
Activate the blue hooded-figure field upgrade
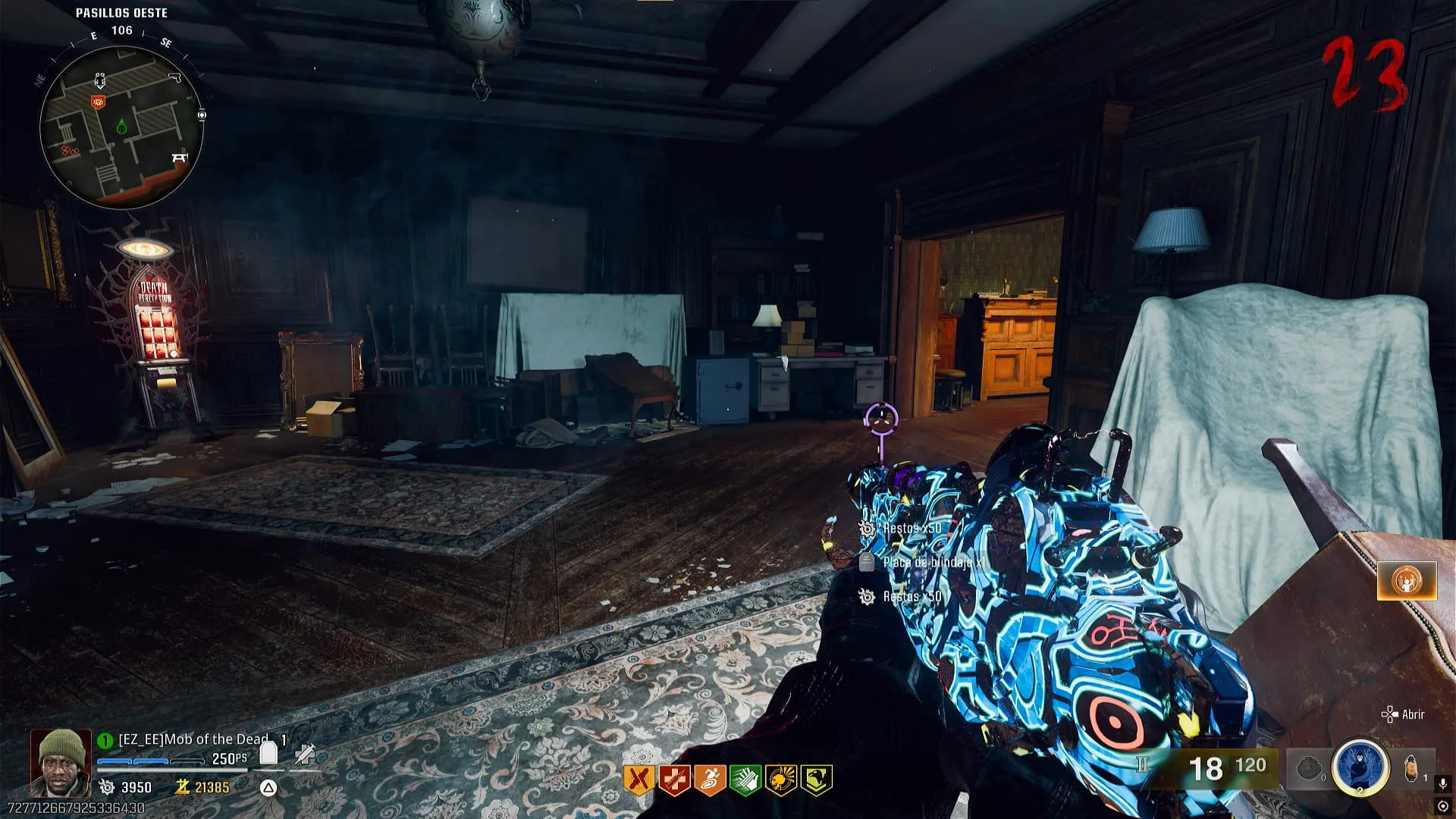tap(1360, 766)
